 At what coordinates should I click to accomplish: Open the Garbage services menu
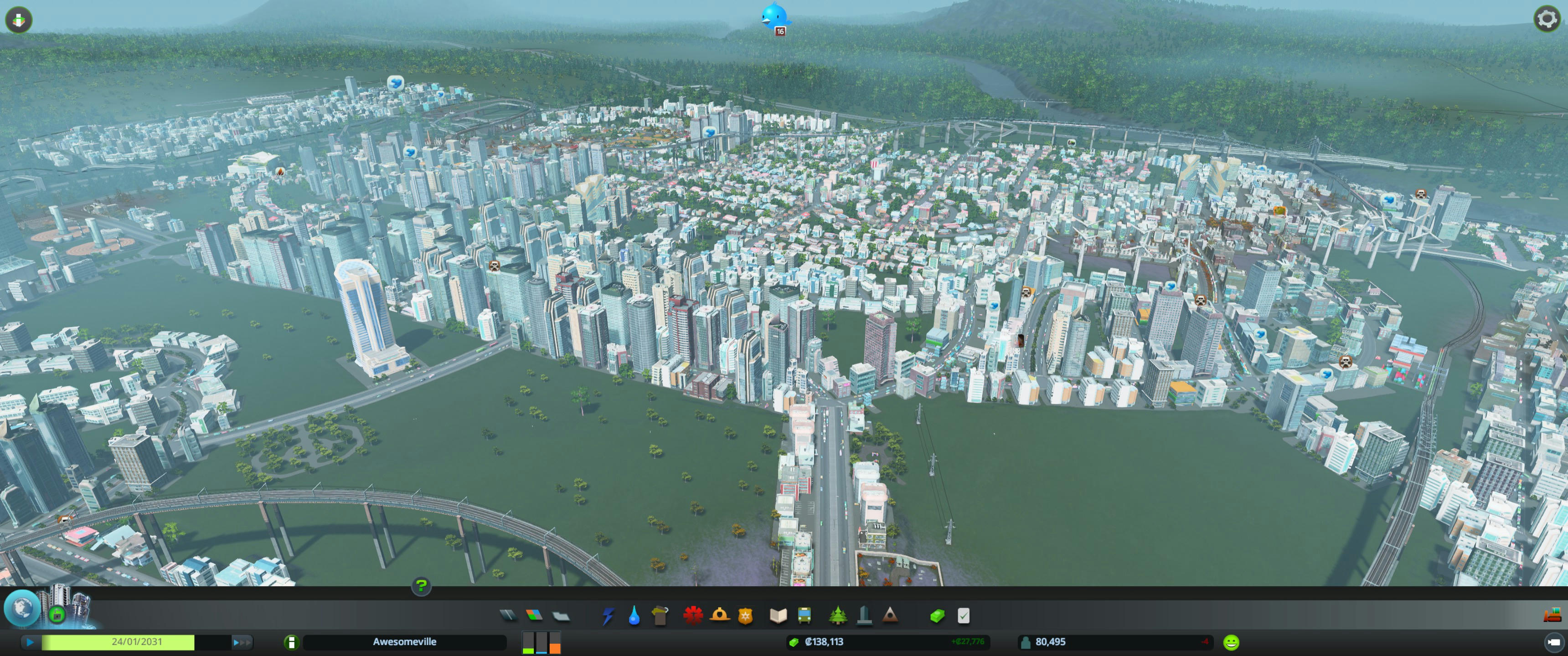(x=660, y=616)
